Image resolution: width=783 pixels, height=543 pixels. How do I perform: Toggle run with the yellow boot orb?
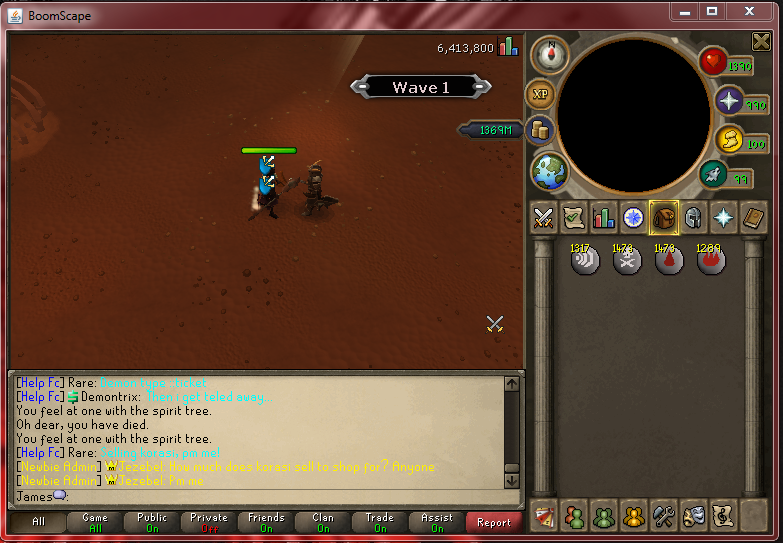[728, 140]
